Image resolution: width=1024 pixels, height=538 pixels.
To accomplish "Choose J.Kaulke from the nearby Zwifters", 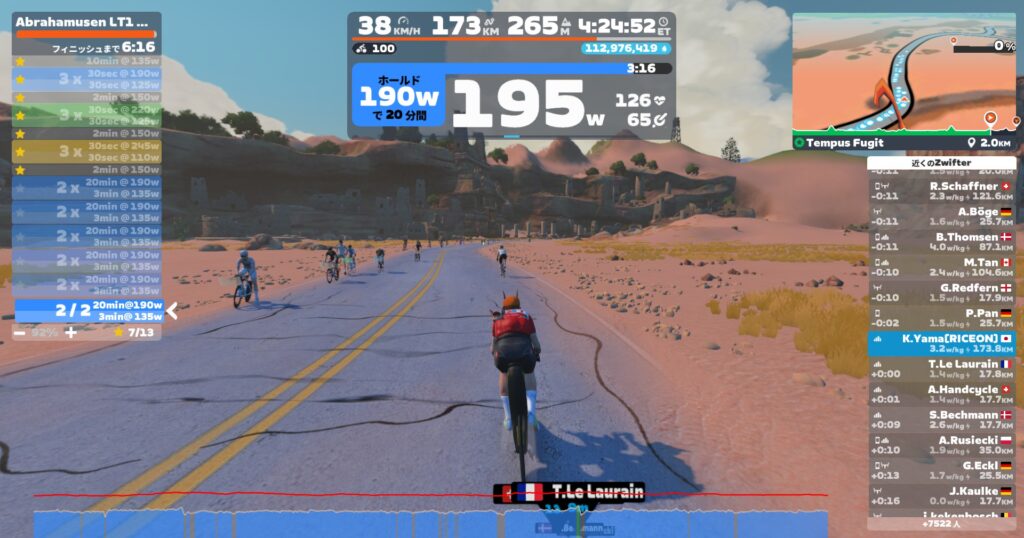I will [x=941, y=496].
